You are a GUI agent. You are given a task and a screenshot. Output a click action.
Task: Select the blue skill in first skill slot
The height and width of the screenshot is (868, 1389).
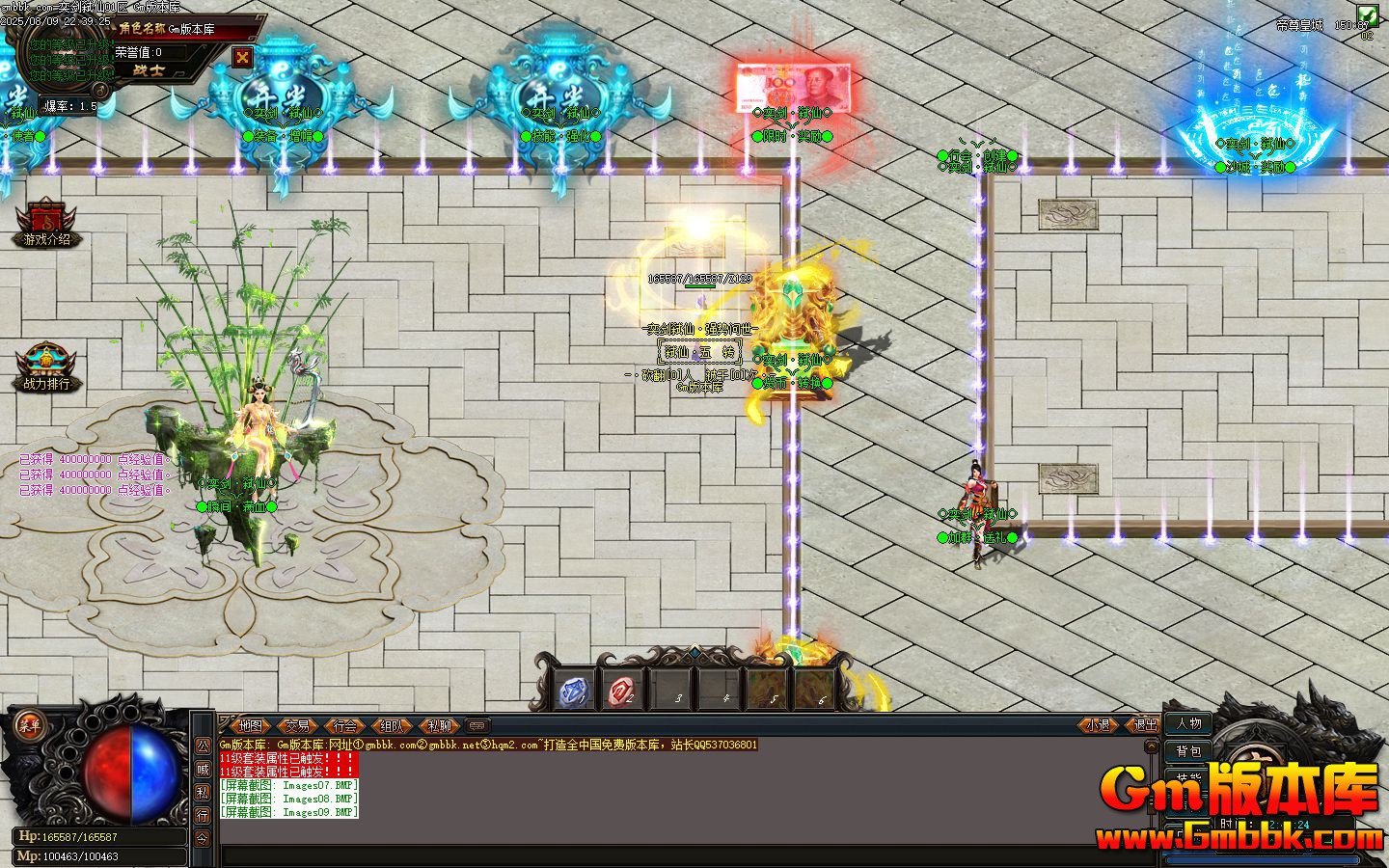click(x=575, y=689)
